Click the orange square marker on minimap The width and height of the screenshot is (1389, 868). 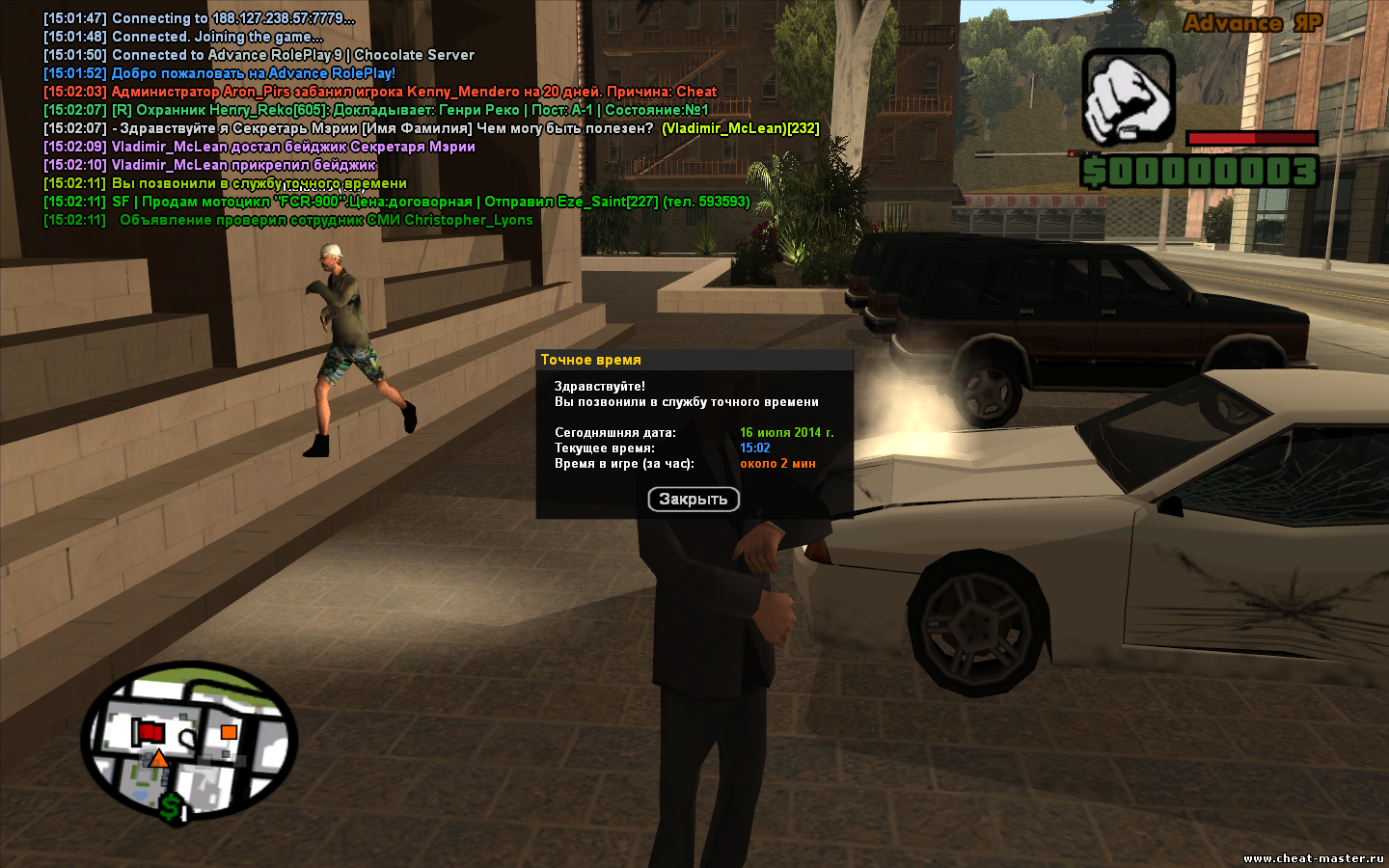pos(229,733)
